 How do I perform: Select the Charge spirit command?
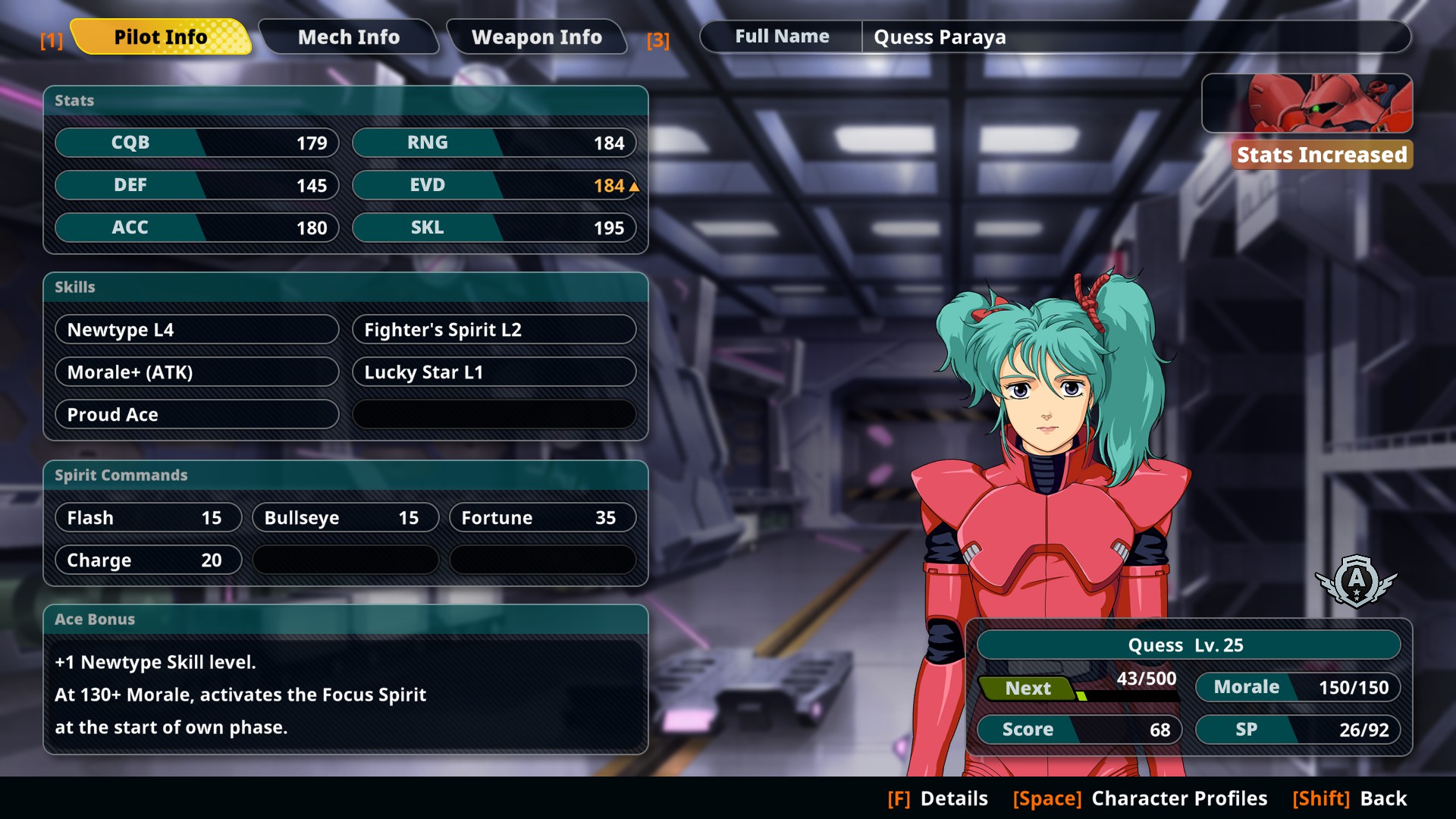(x=148, y=560)
